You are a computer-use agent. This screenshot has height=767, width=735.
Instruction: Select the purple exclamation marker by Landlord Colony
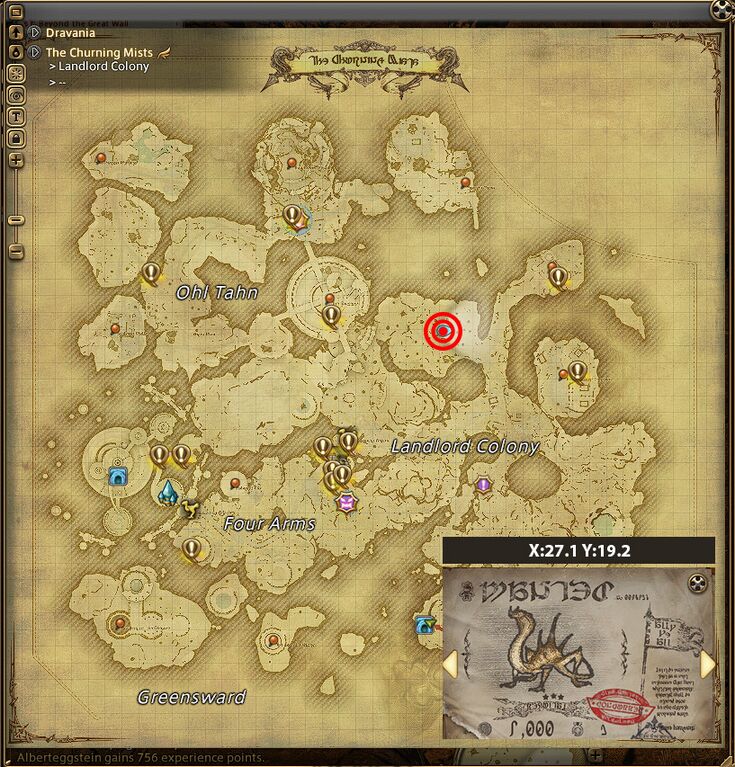(484, 484)
